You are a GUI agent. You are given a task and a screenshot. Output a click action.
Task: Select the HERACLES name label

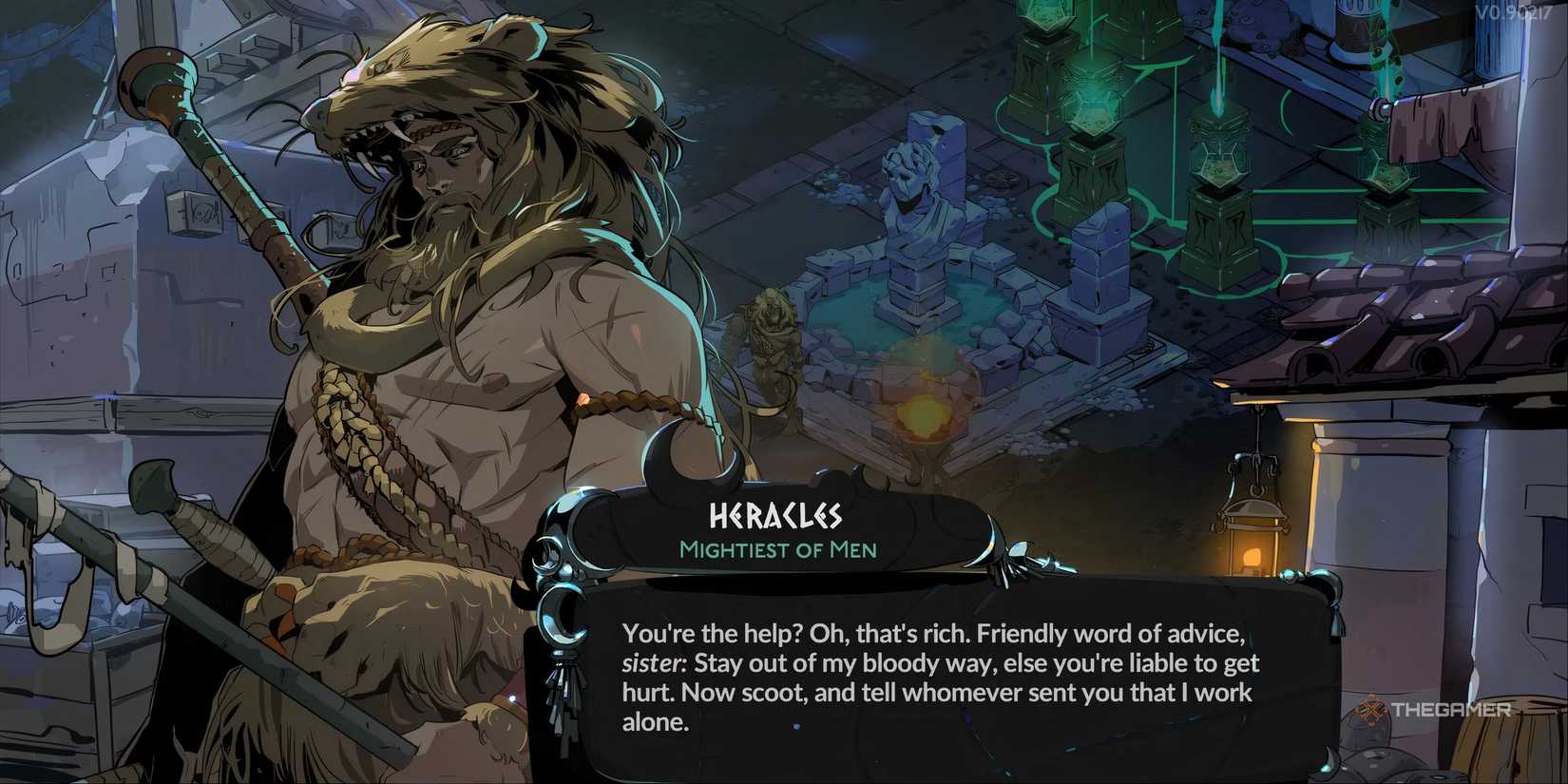(x=774, y=517)
